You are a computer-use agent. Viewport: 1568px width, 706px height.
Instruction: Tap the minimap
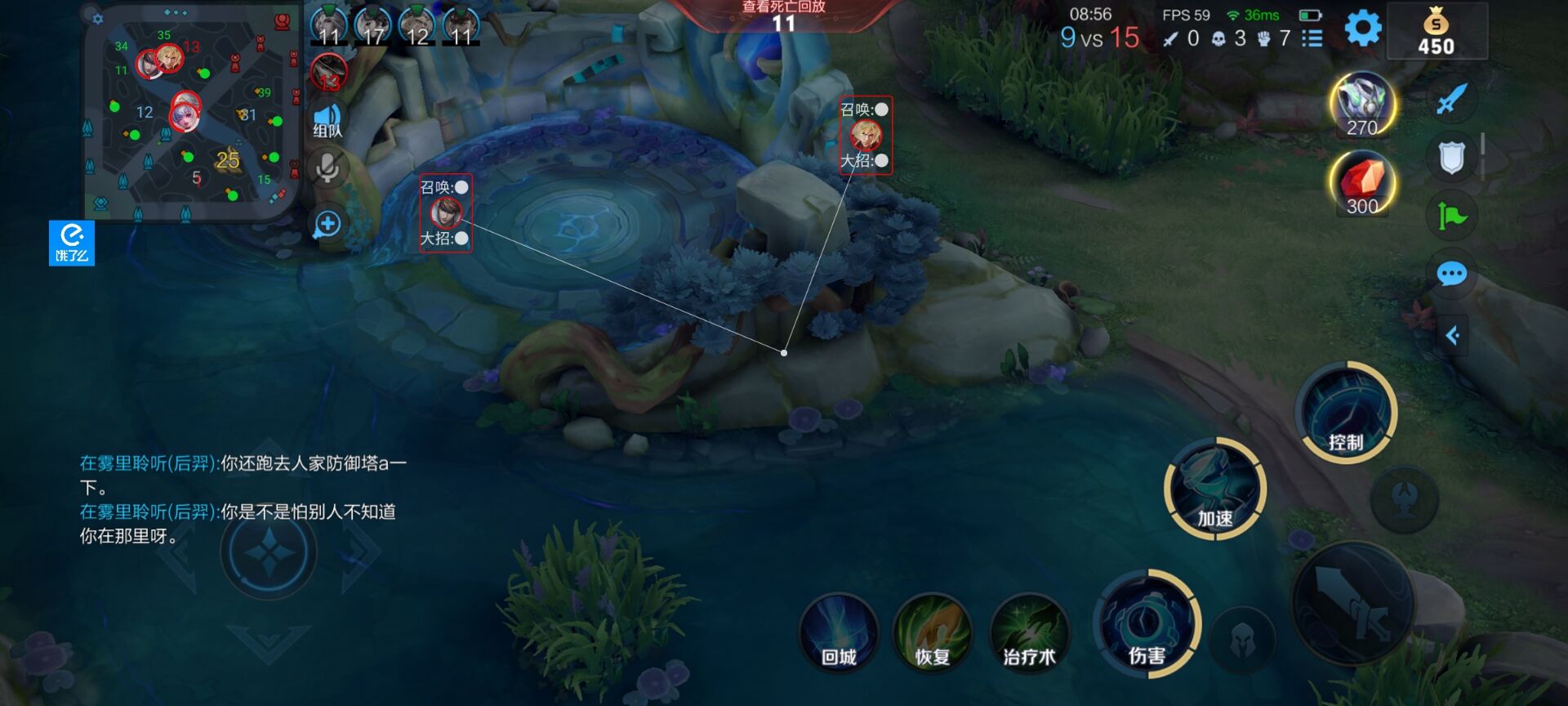[x=190, y=113]
